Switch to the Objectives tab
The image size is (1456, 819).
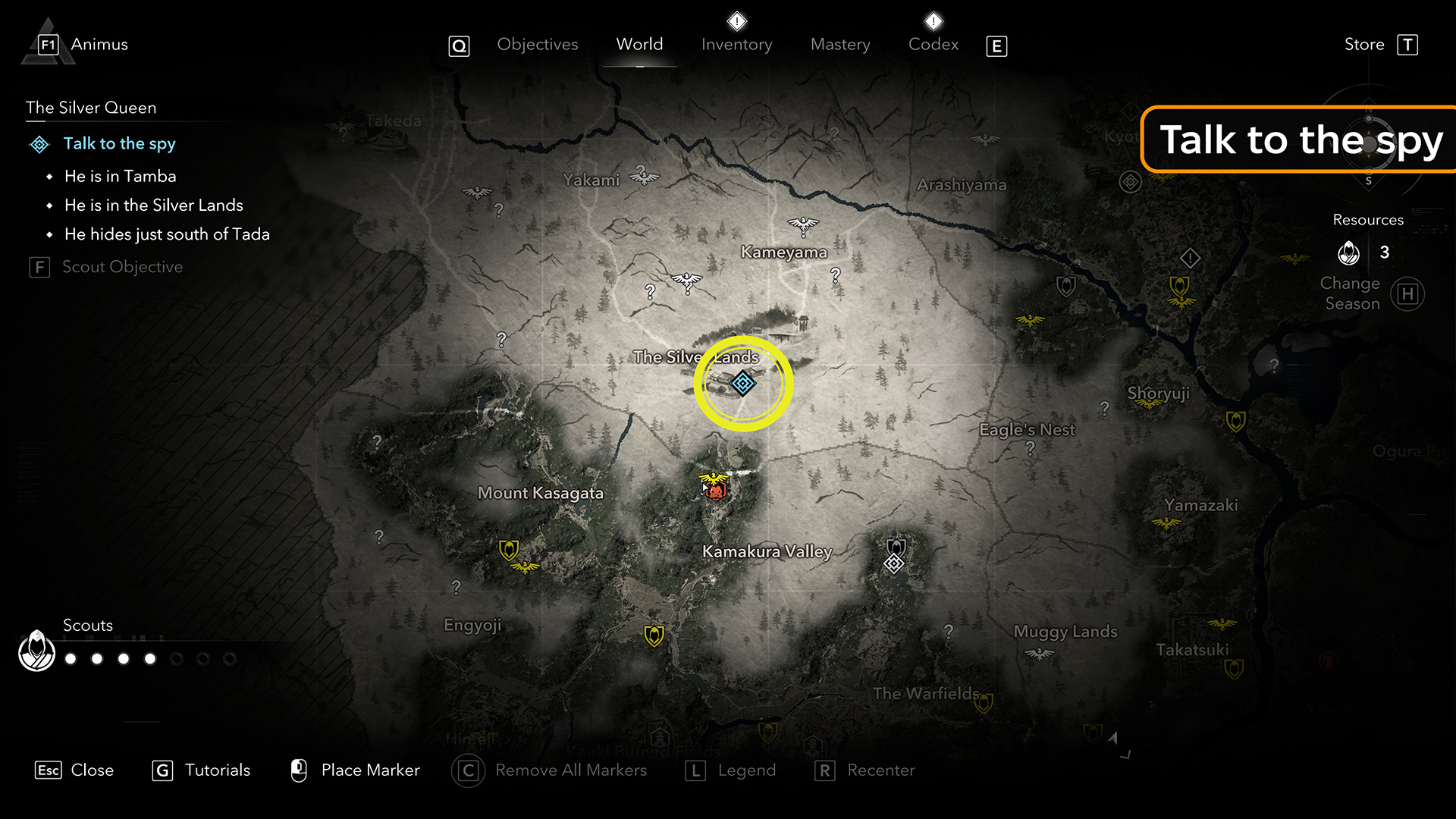tap(537, 45)
